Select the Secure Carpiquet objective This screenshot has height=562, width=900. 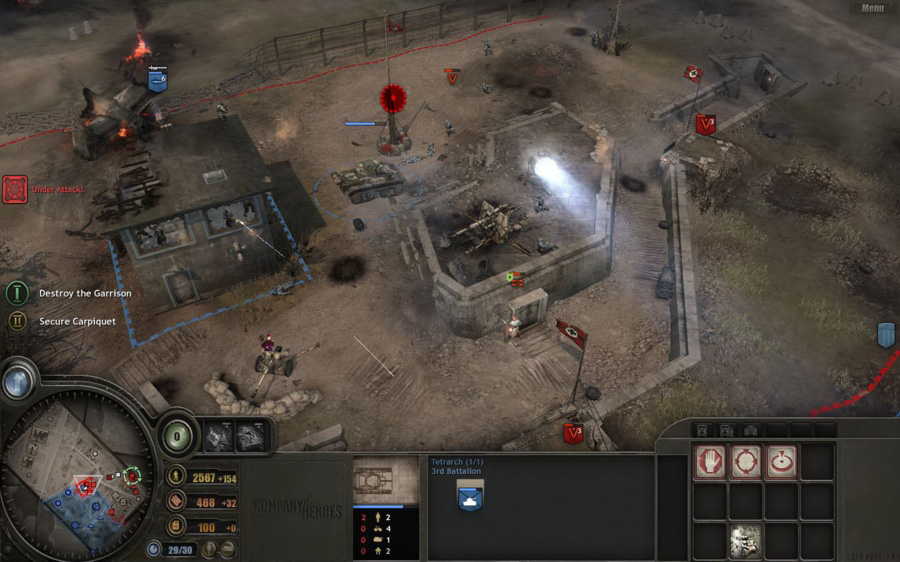(x=17, y=321)
